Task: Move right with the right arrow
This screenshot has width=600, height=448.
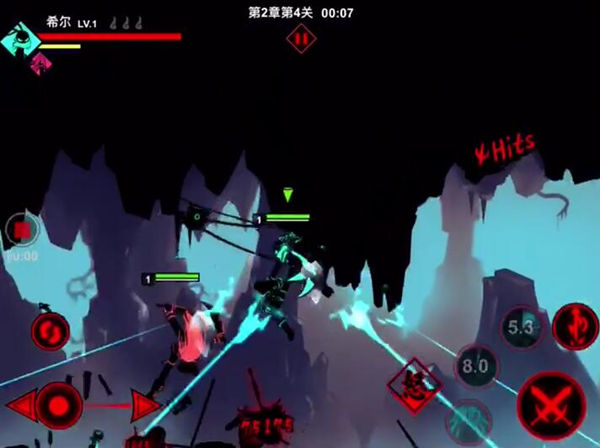Action: tap(143, 406)
